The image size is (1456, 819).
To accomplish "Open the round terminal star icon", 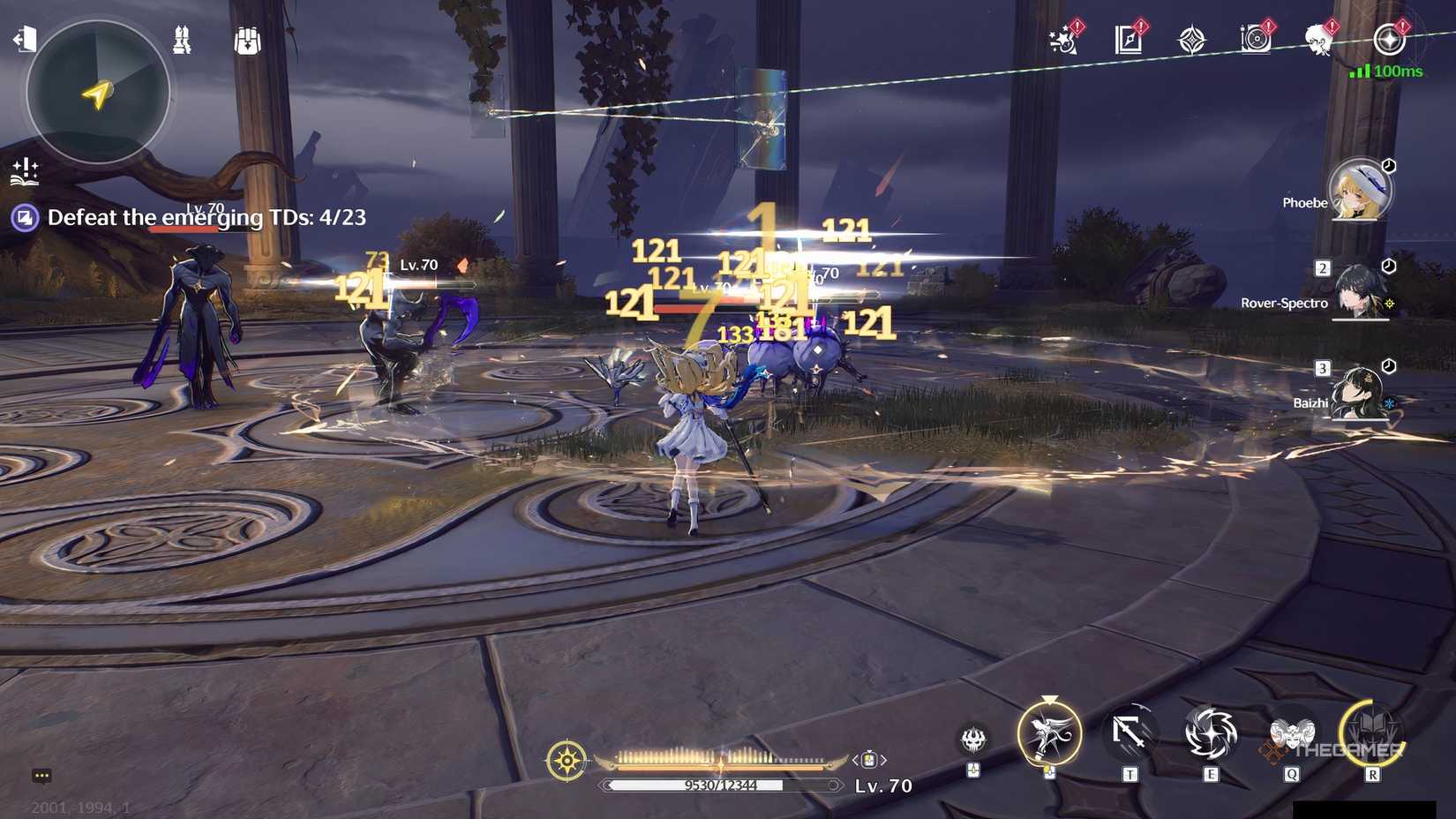I will point(1389,40).
